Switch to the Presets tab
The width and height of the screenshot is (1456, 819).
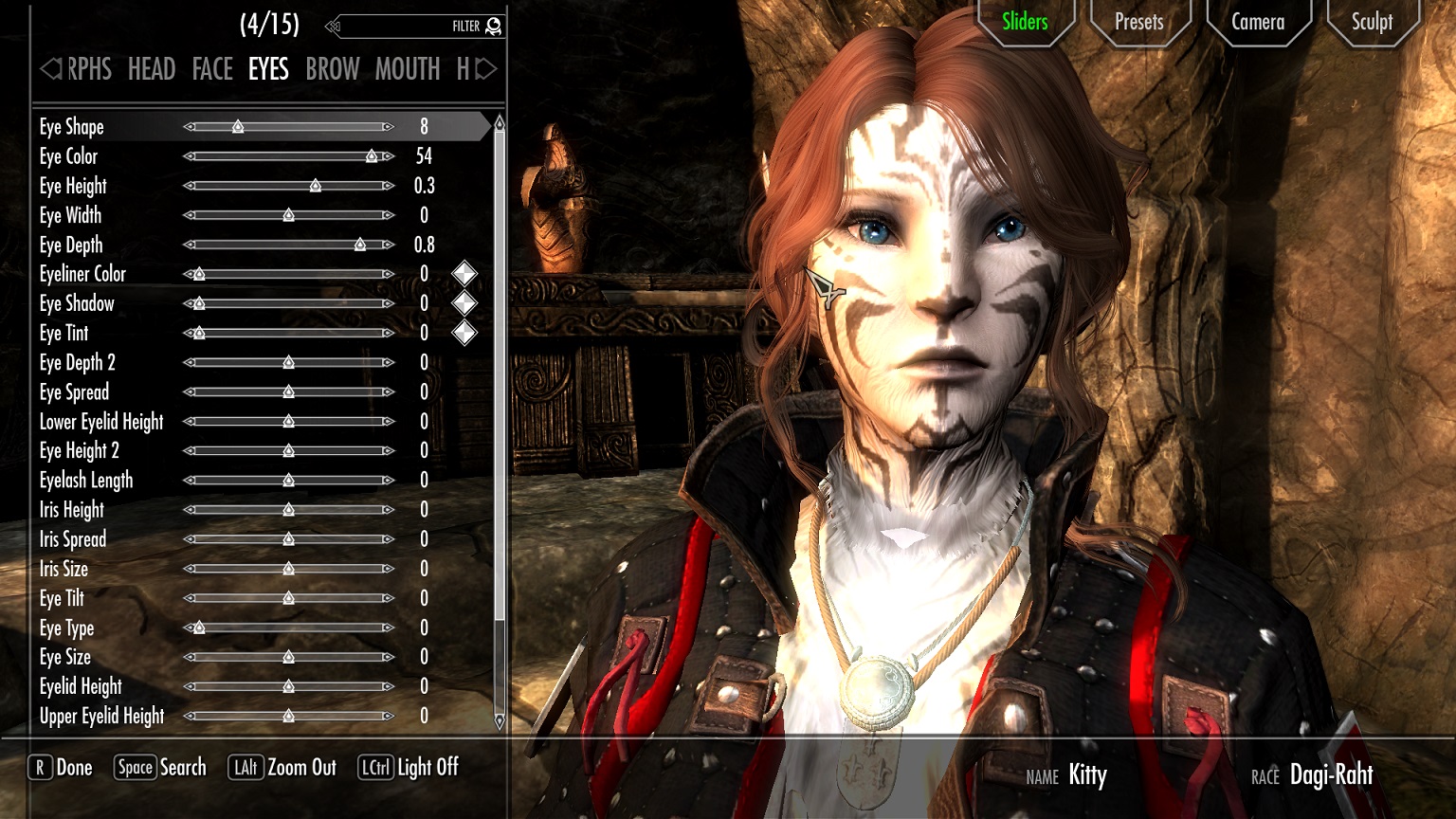1138,22
